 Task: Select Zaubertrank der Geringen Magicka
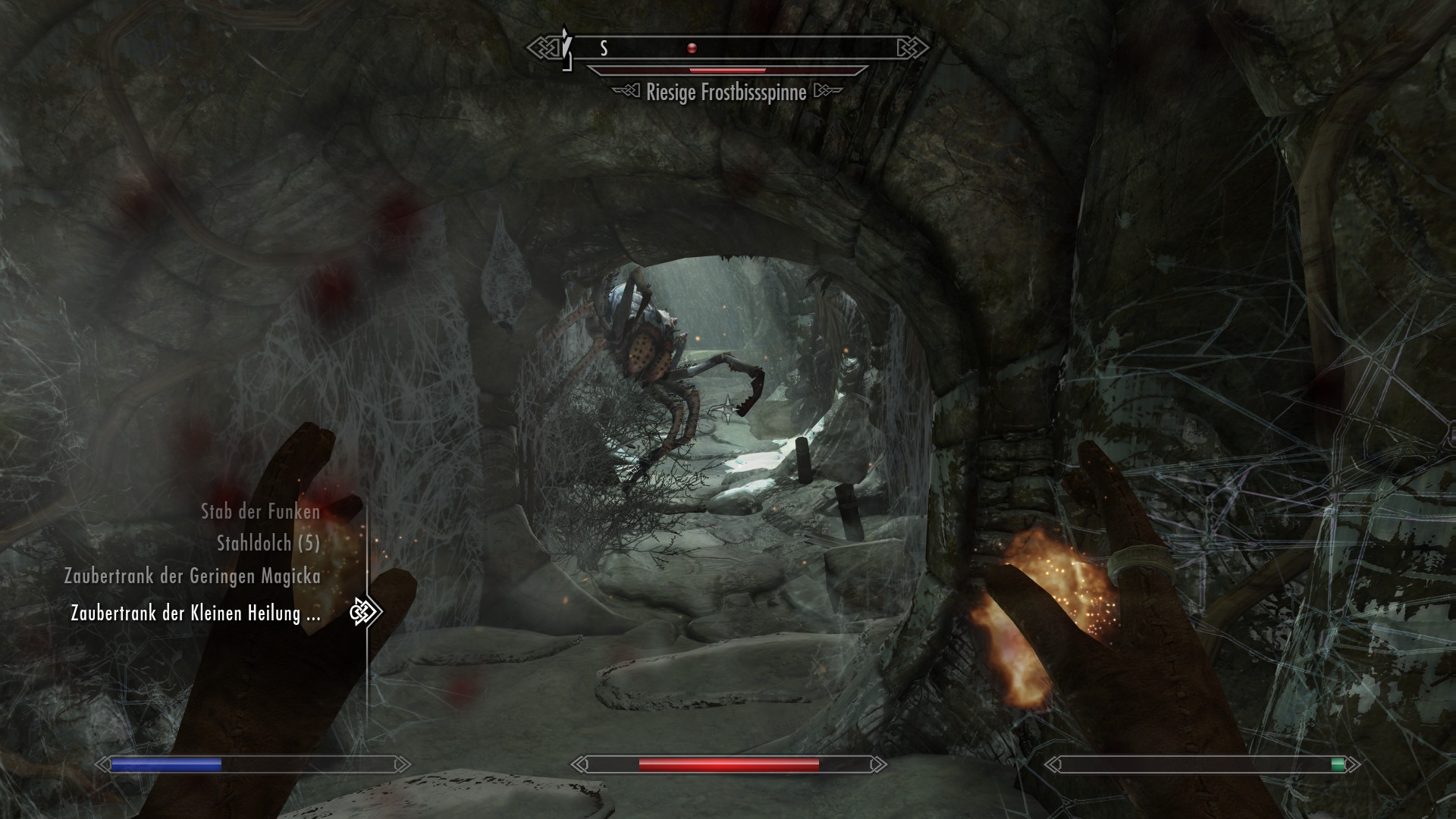[193, 576]
